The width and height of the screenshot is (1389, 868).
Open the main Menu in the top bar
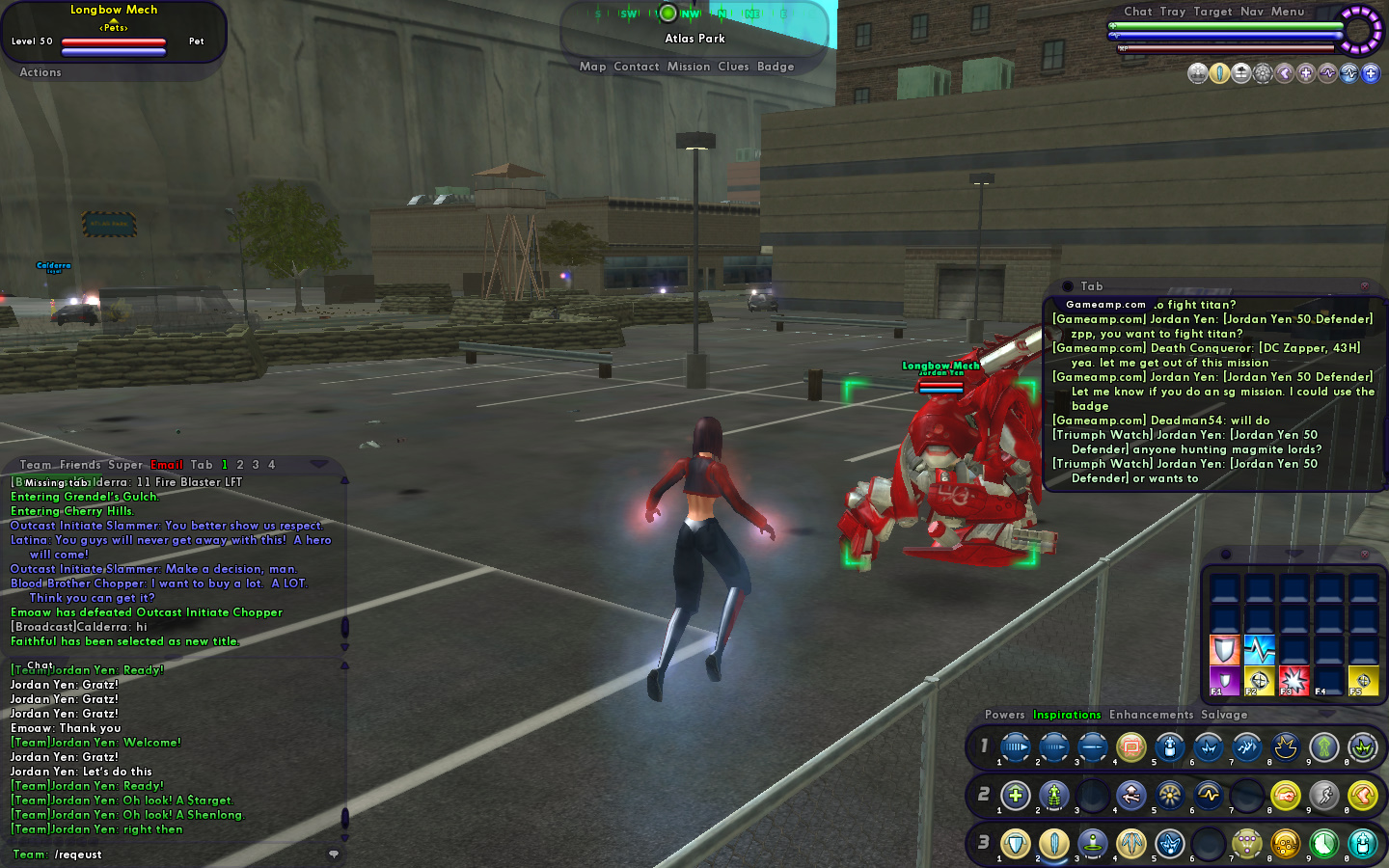(x=1288, y=12)
